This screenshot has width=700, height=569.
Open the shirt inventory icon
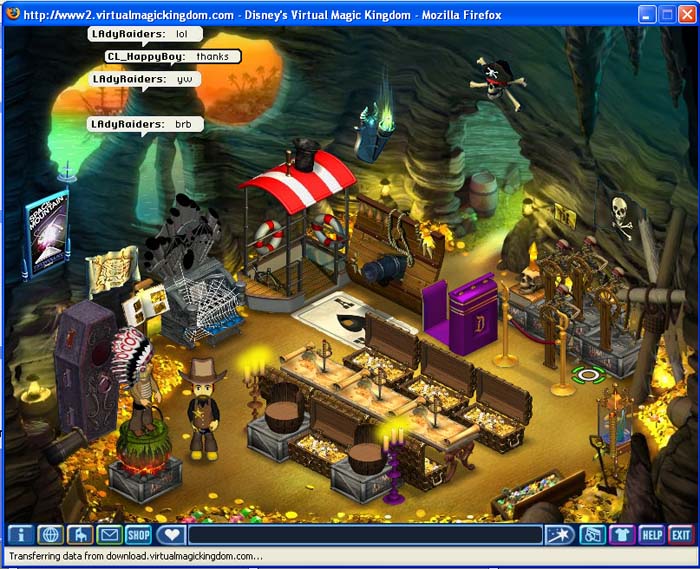coord(622,535)
